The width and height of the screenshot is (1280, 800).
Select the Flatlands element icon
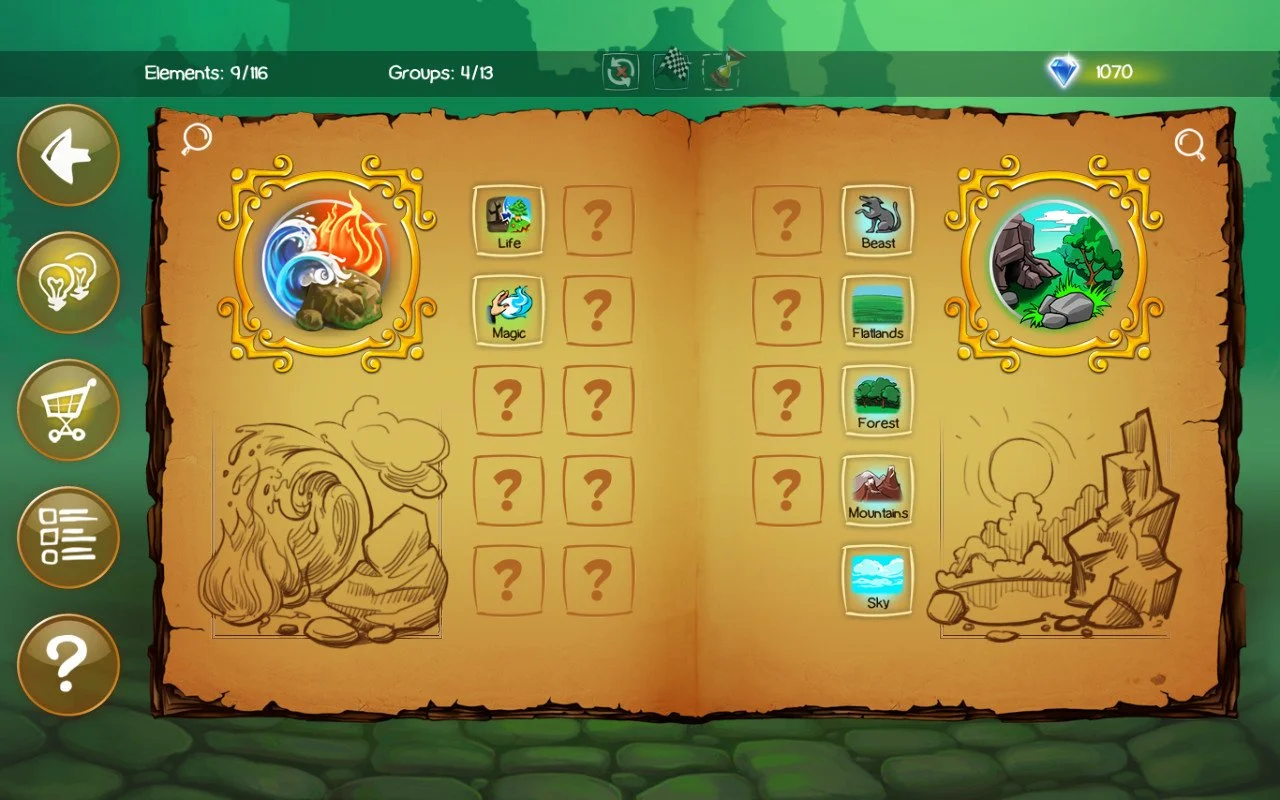(878, 310)
